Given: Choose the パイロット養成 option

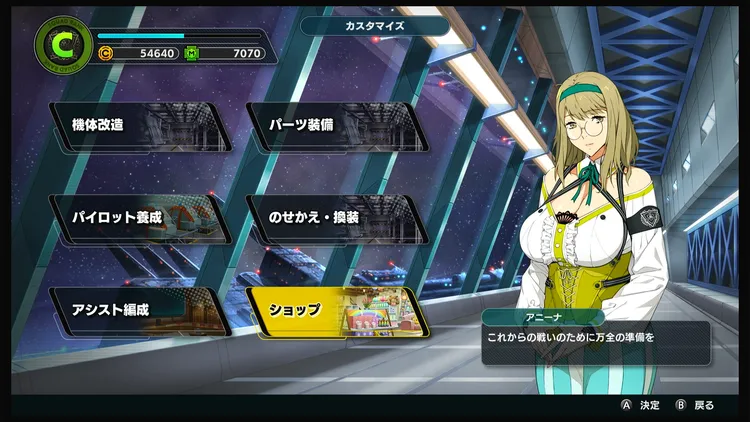Looking at the screenshot, I should (140, 218).
